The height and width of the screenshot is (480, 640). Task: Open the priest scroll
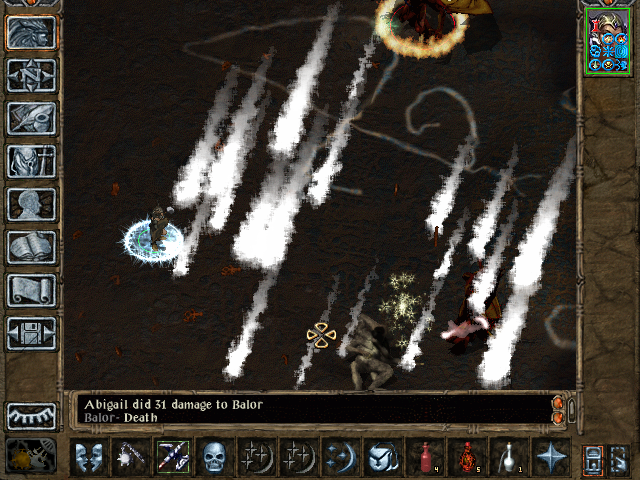pos(30,290)
